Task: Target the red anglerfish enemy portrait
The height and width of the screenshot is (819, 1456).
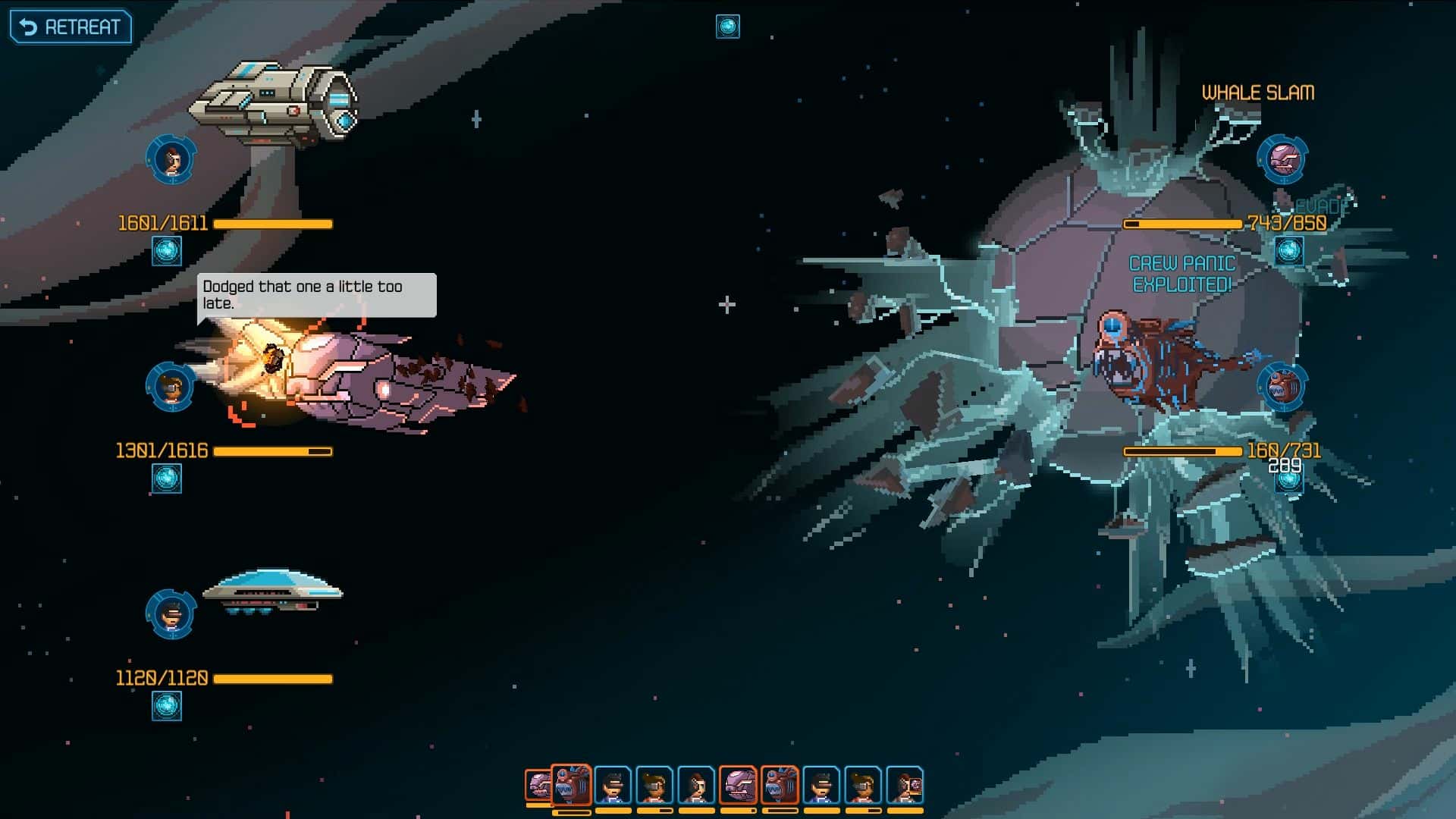Action: point(1282,387)
